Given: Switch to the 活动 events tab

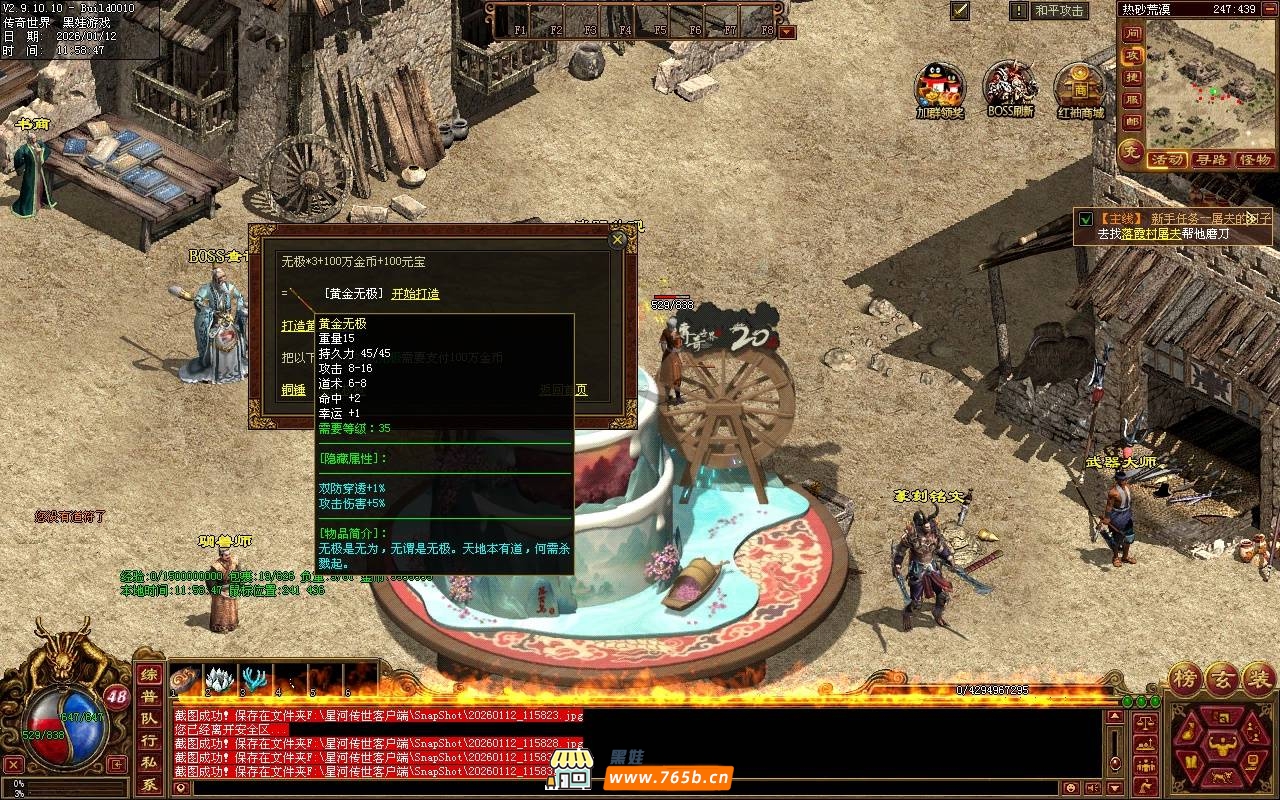Looking at the screenshot, I should click(1167, 160).
